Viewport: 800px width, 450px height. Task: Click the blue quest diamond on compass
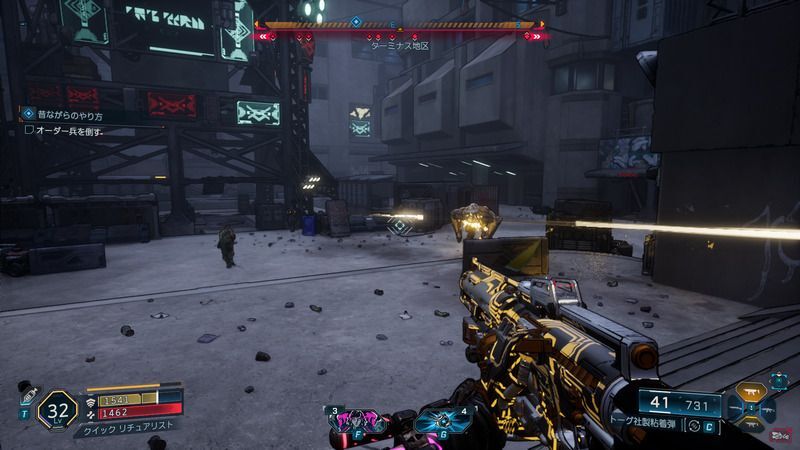(x=357, y=20)
